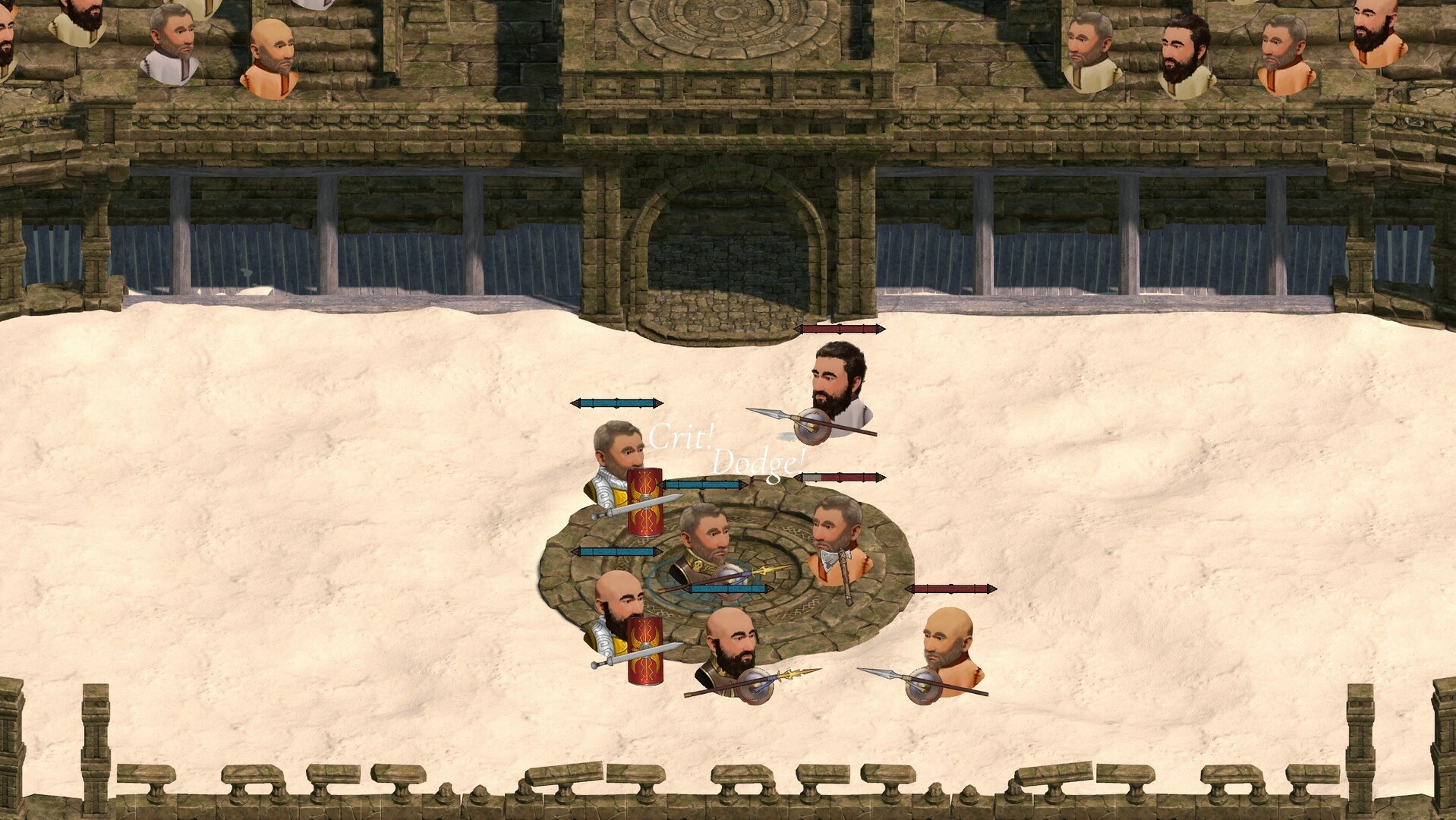Click the damaged red health bar with gray segment

pos(838,477)
